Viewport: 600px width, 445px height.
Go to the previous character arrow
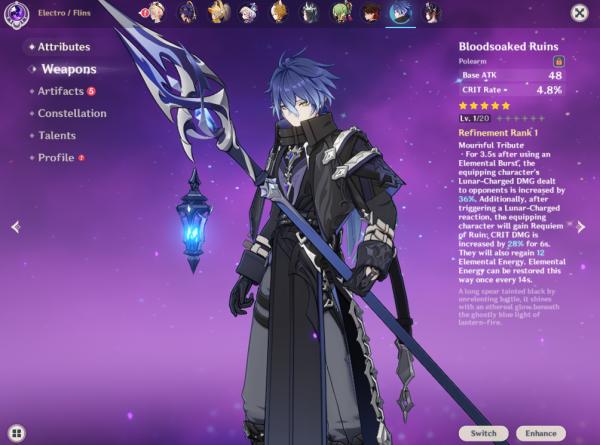pos(15,227)
